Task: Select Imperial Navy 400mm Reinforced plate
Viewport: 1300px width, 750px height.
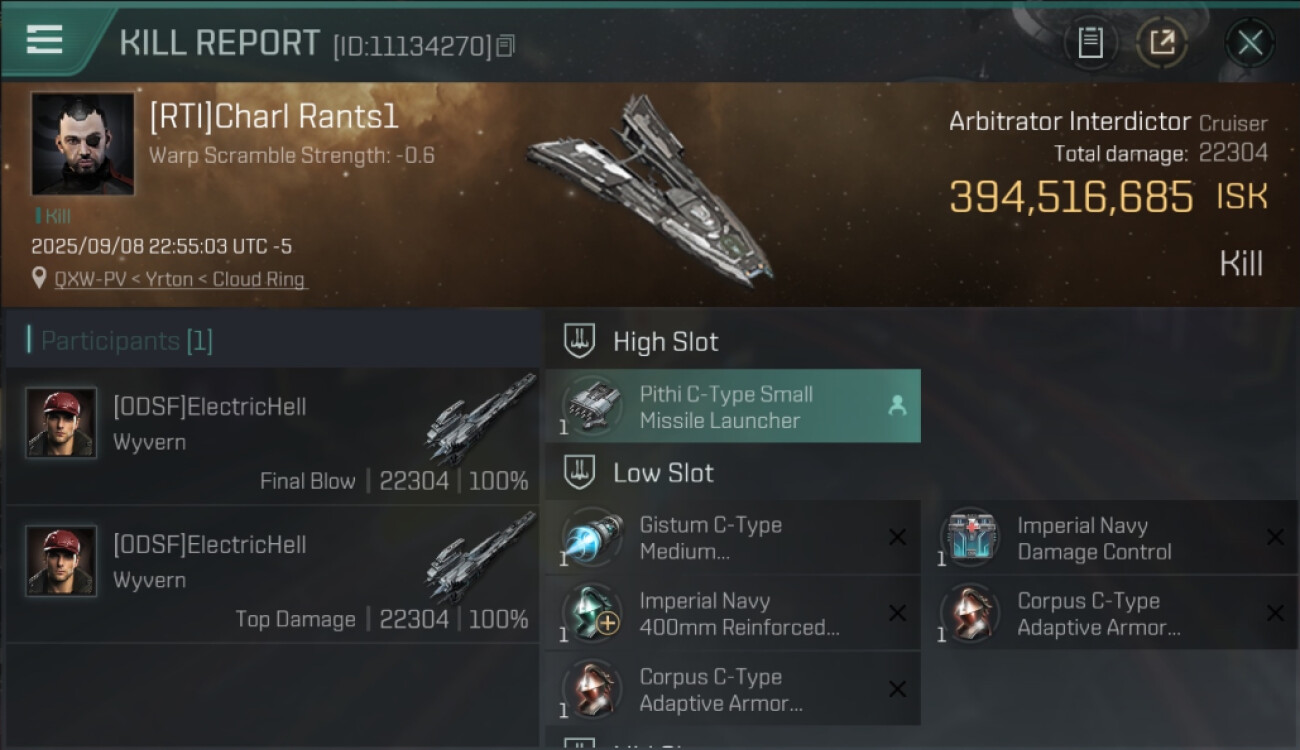Action: pyautogui.click(x=732, y=614)
